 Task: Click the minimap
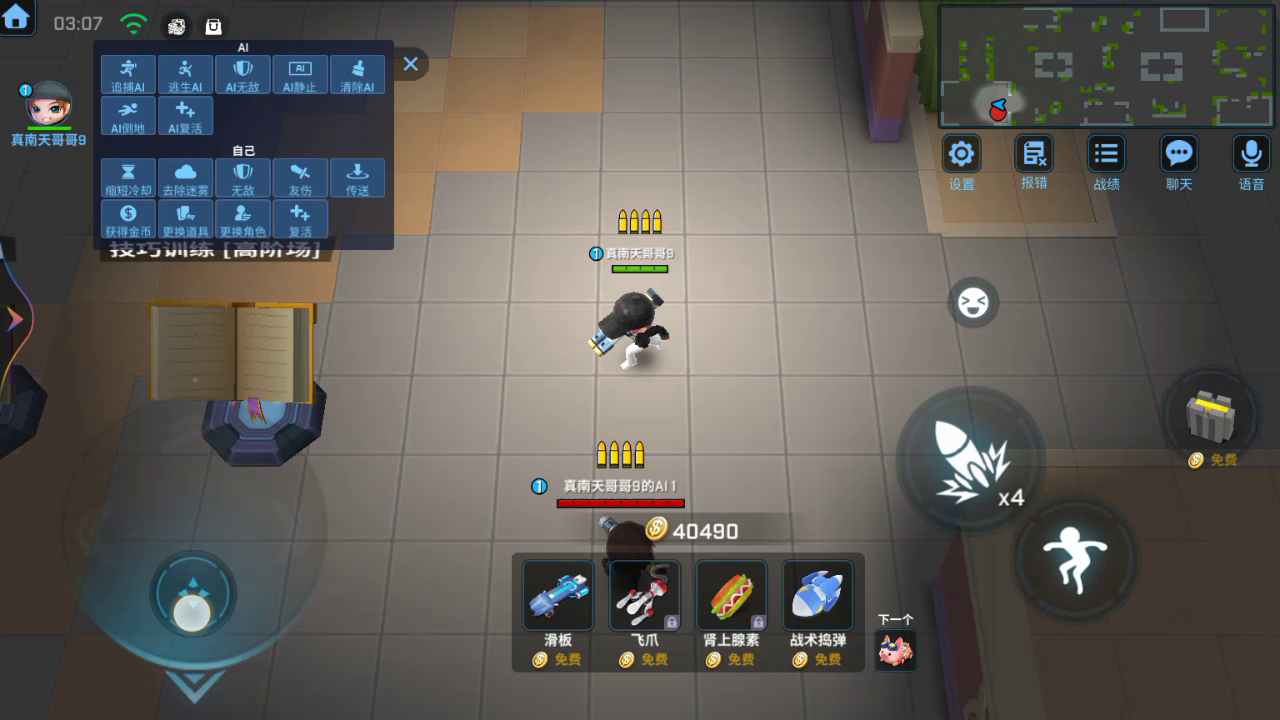pyautogui.click(x=1106, y=66)
